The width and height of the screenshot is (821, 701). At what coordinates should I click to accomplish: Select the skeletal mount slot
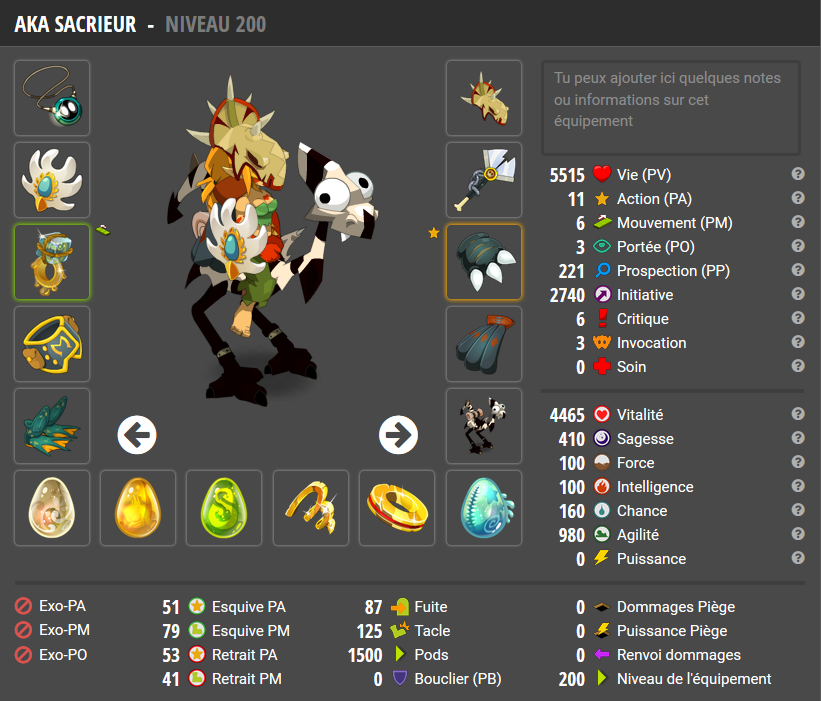484,426
